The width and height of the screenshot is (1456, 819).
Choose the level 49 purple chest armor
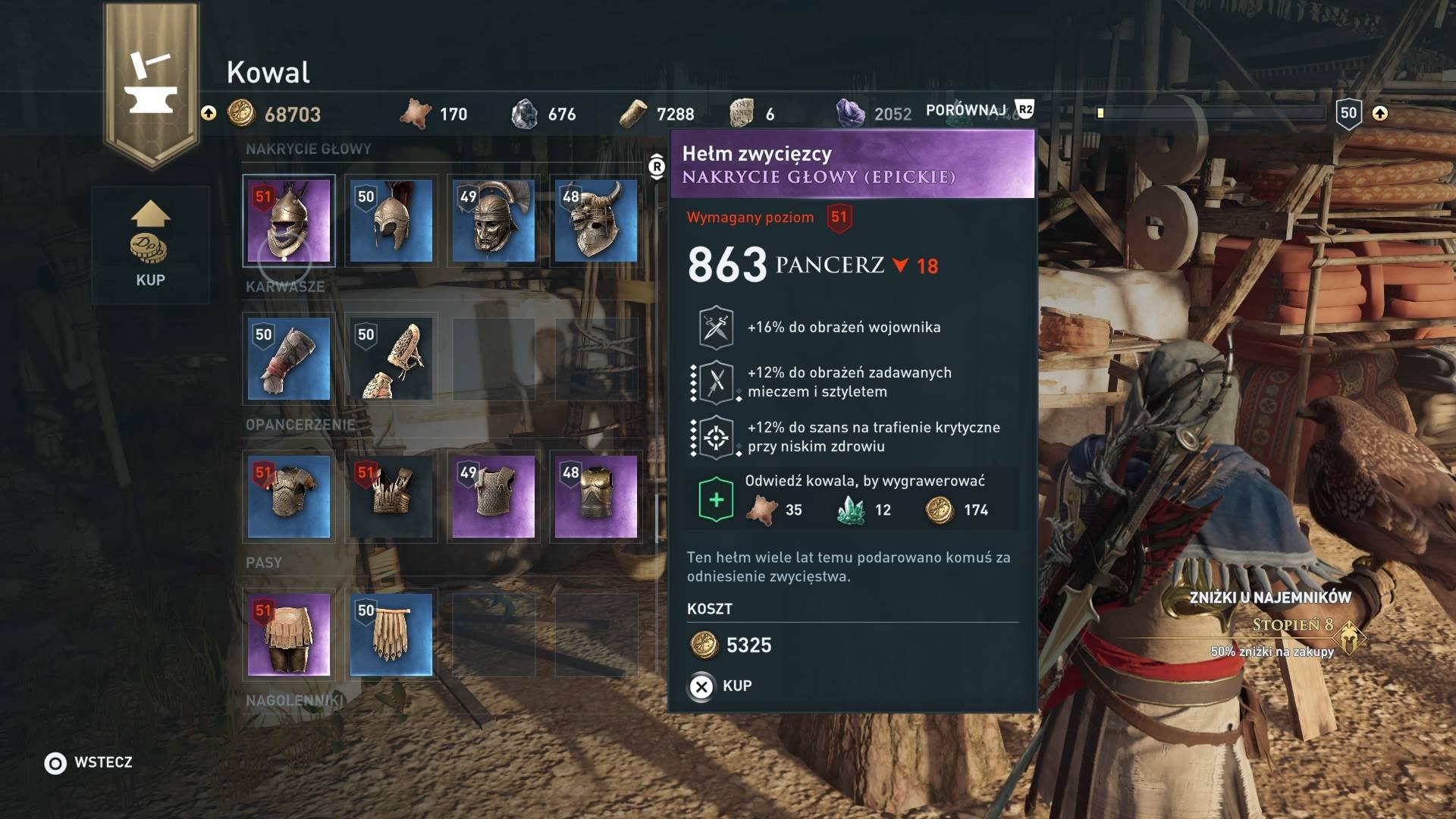[494, 497]
